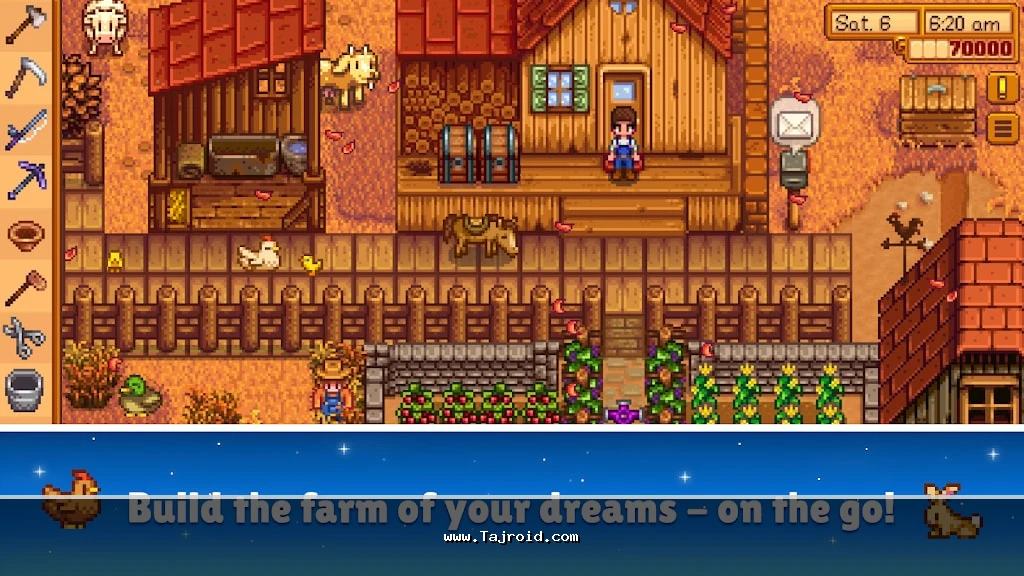This screenshot has width=1024, height=576.
Task: Select the milk pail slot
Action: tap(26, 390)
